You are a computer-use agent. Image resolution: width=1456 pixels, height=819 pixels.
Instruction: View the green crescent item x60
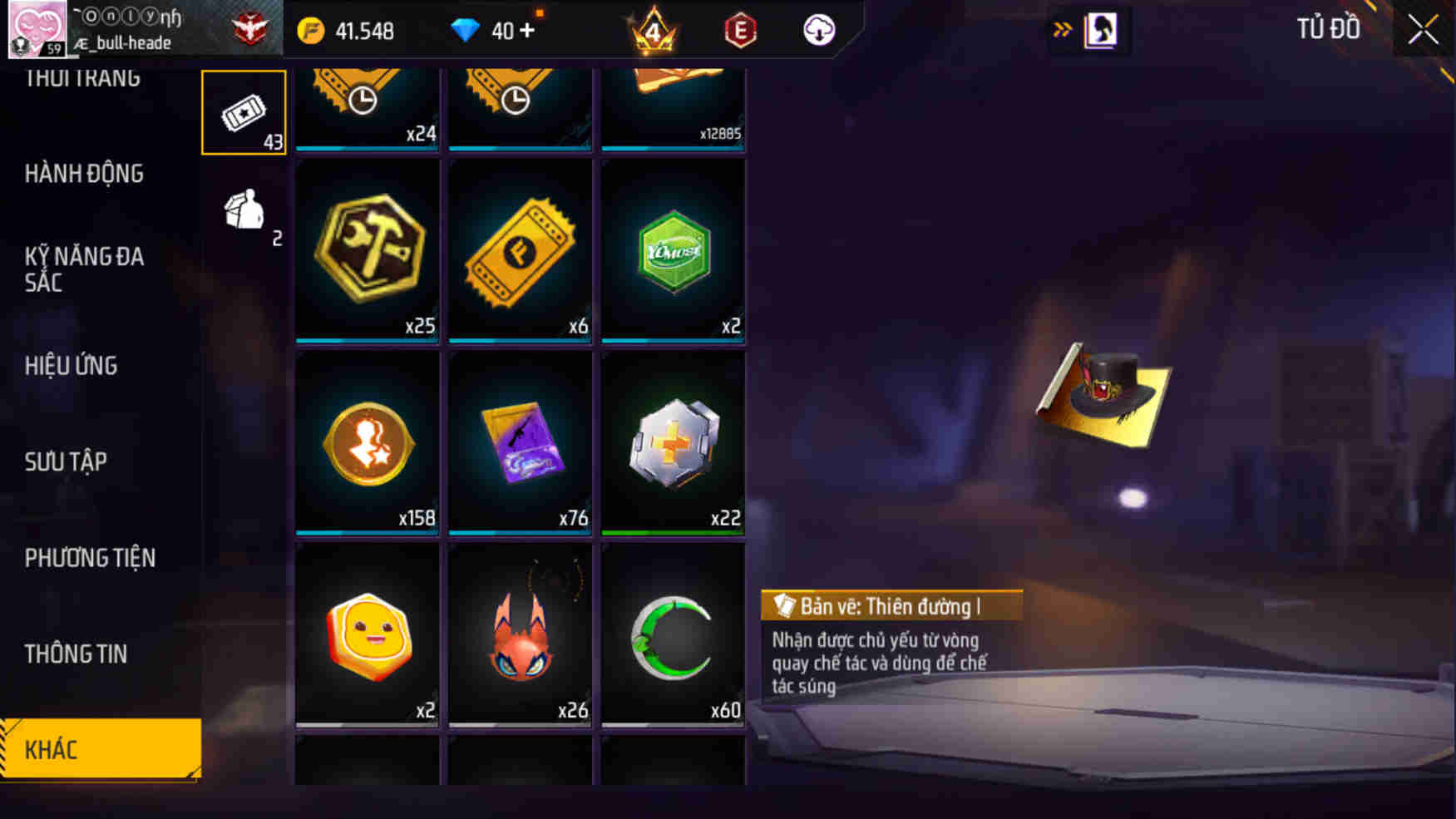click(x=674, y=634)
